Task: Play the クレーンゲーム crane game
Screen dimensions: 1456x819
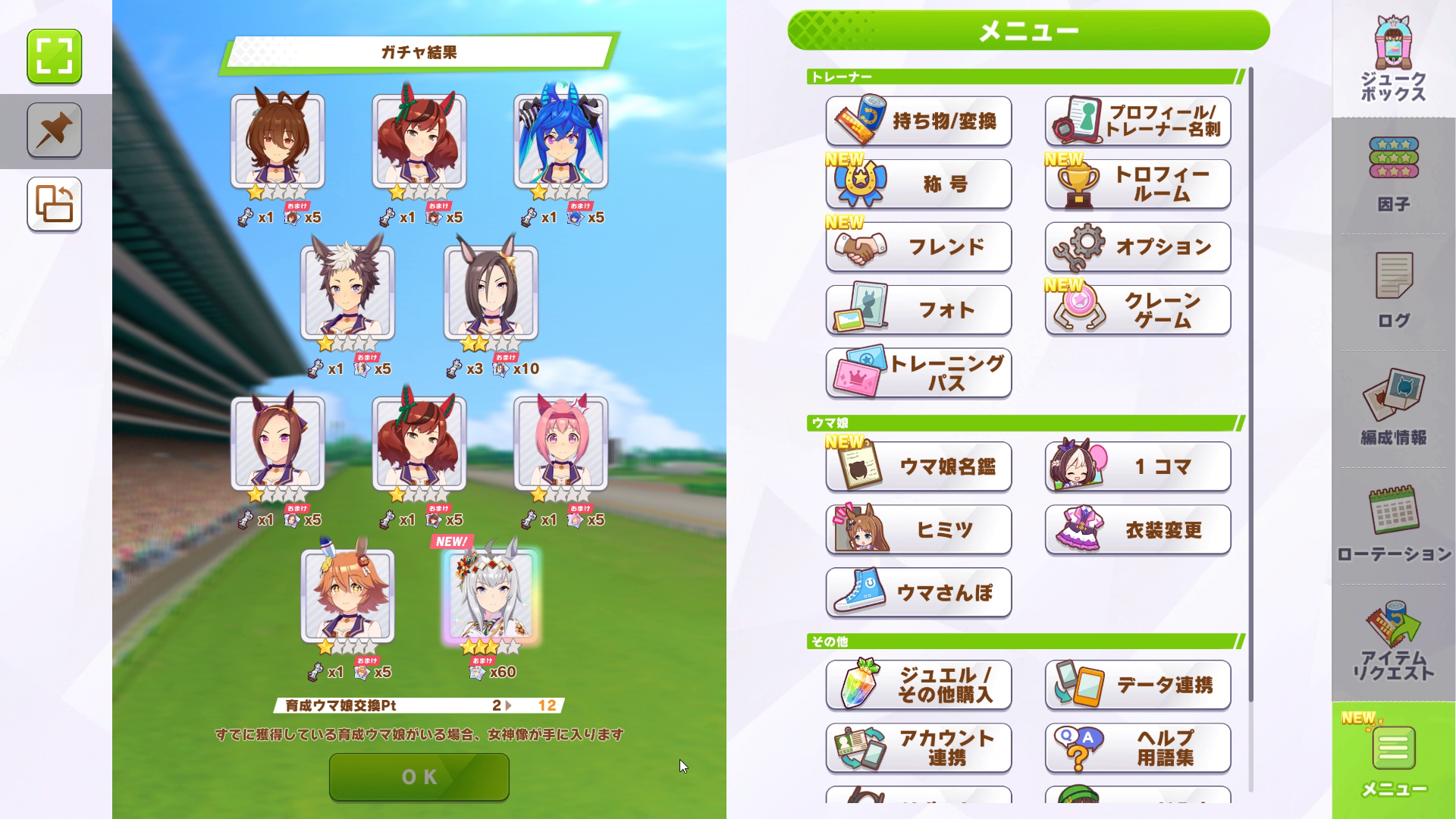Action: 1137,310
